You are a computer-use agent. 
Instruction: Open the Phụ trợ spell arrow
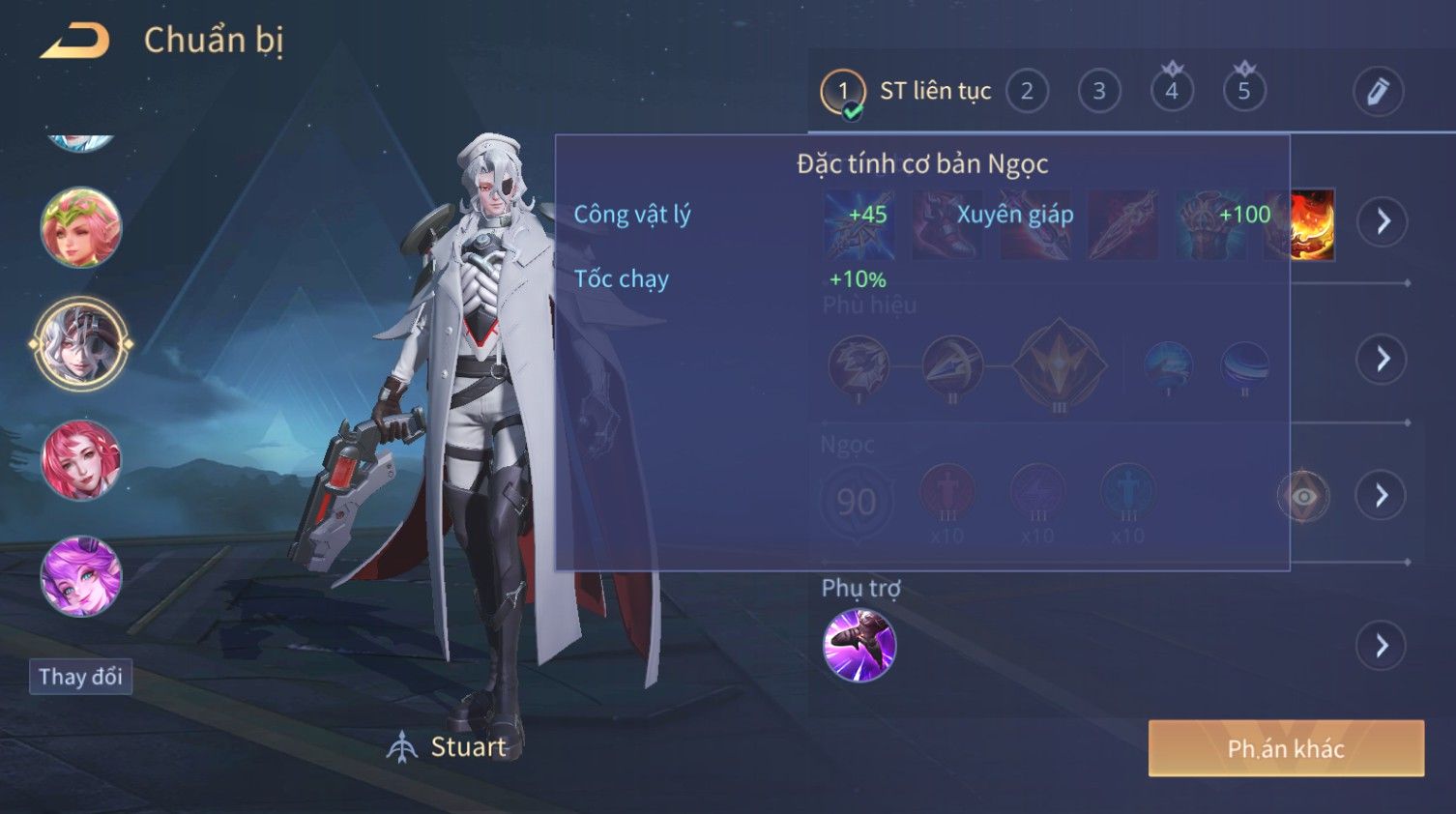point(1383,646)
